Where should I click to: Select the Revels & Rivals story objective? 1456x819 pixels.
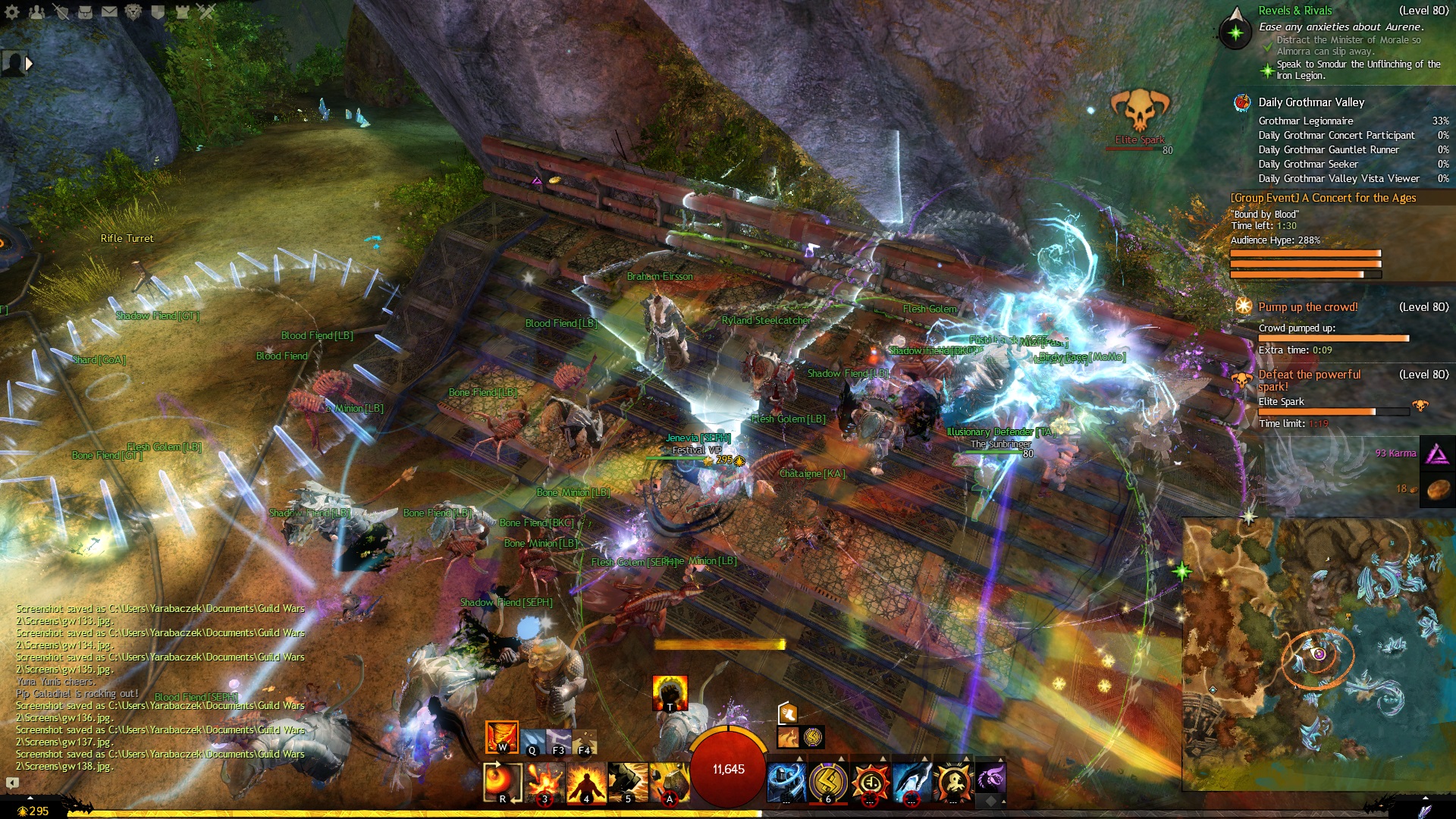click(x=1294, y=11)
